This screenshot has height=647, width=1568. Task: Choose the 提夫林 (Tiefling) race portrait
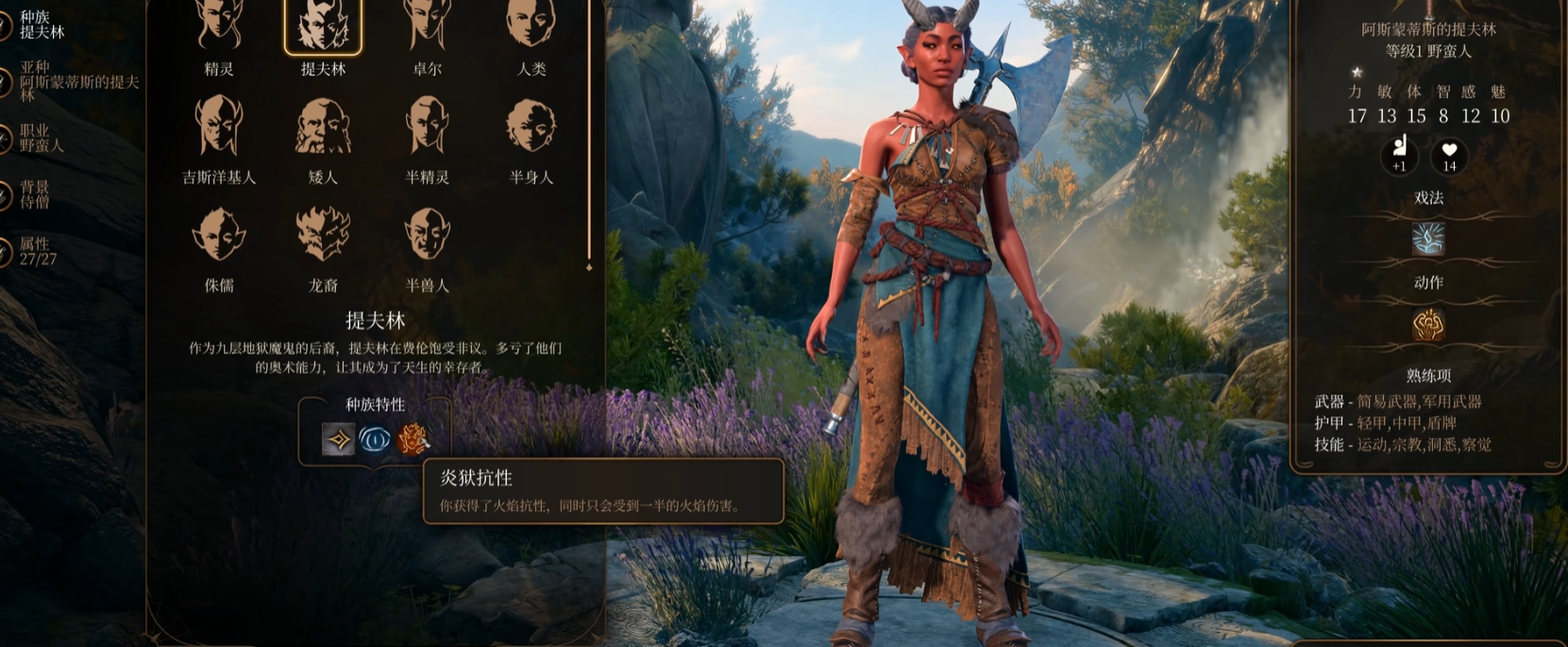[x=323, y=26]
